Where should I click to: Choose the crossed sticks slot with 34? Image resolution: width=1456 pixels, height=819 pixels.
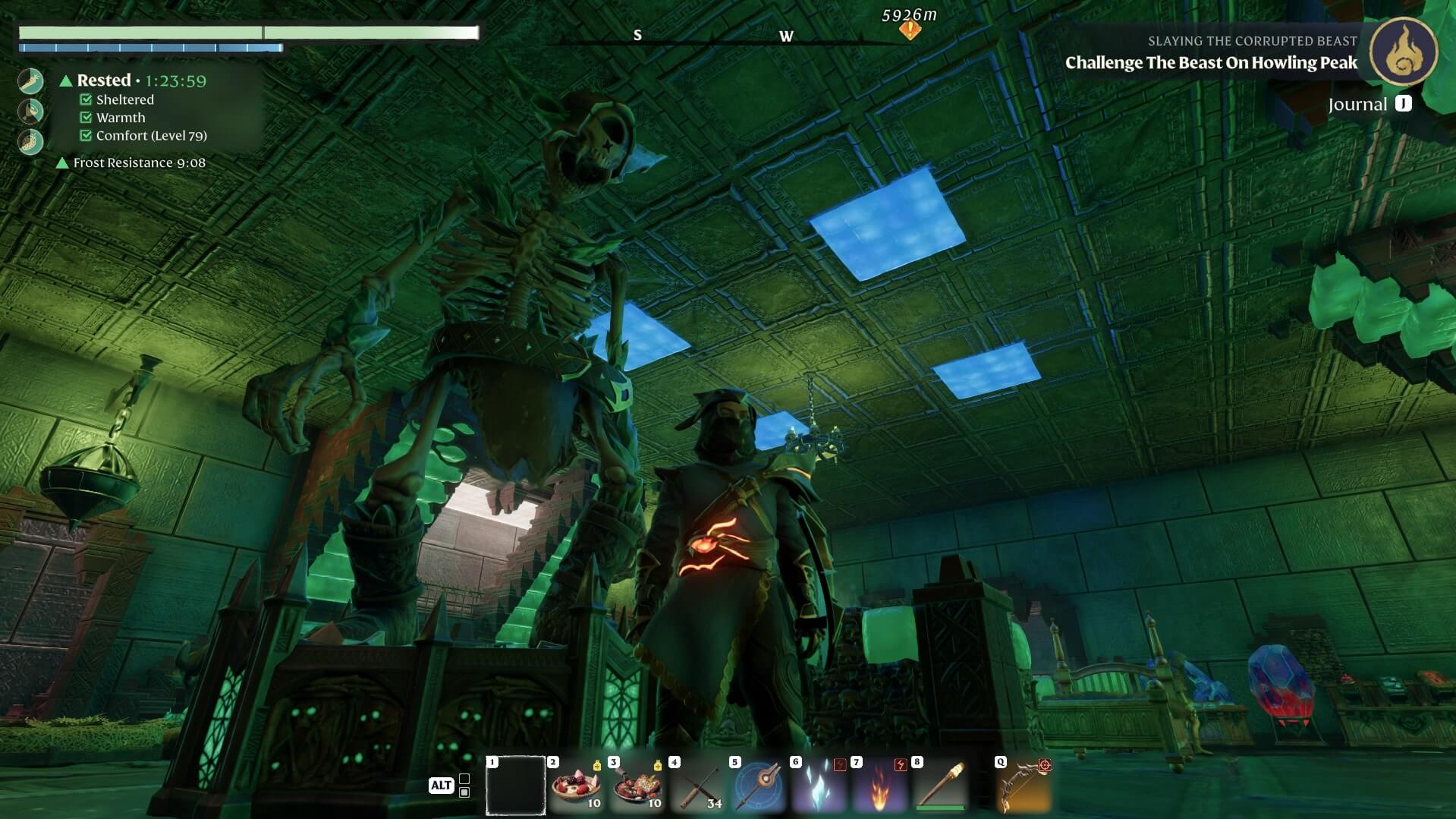(x=697, y=786)
